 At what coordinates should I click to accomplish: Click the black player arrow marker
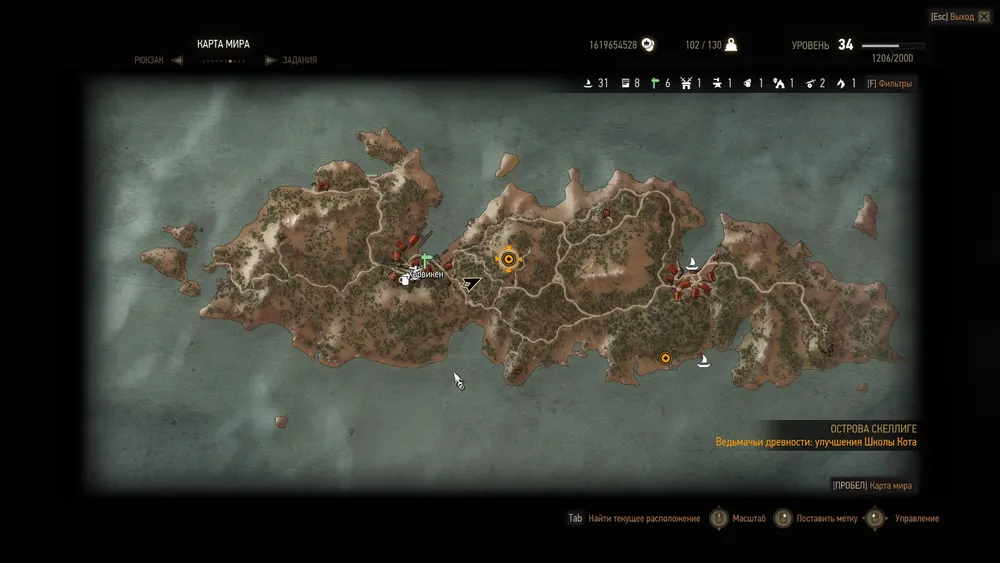coord(471,284)
